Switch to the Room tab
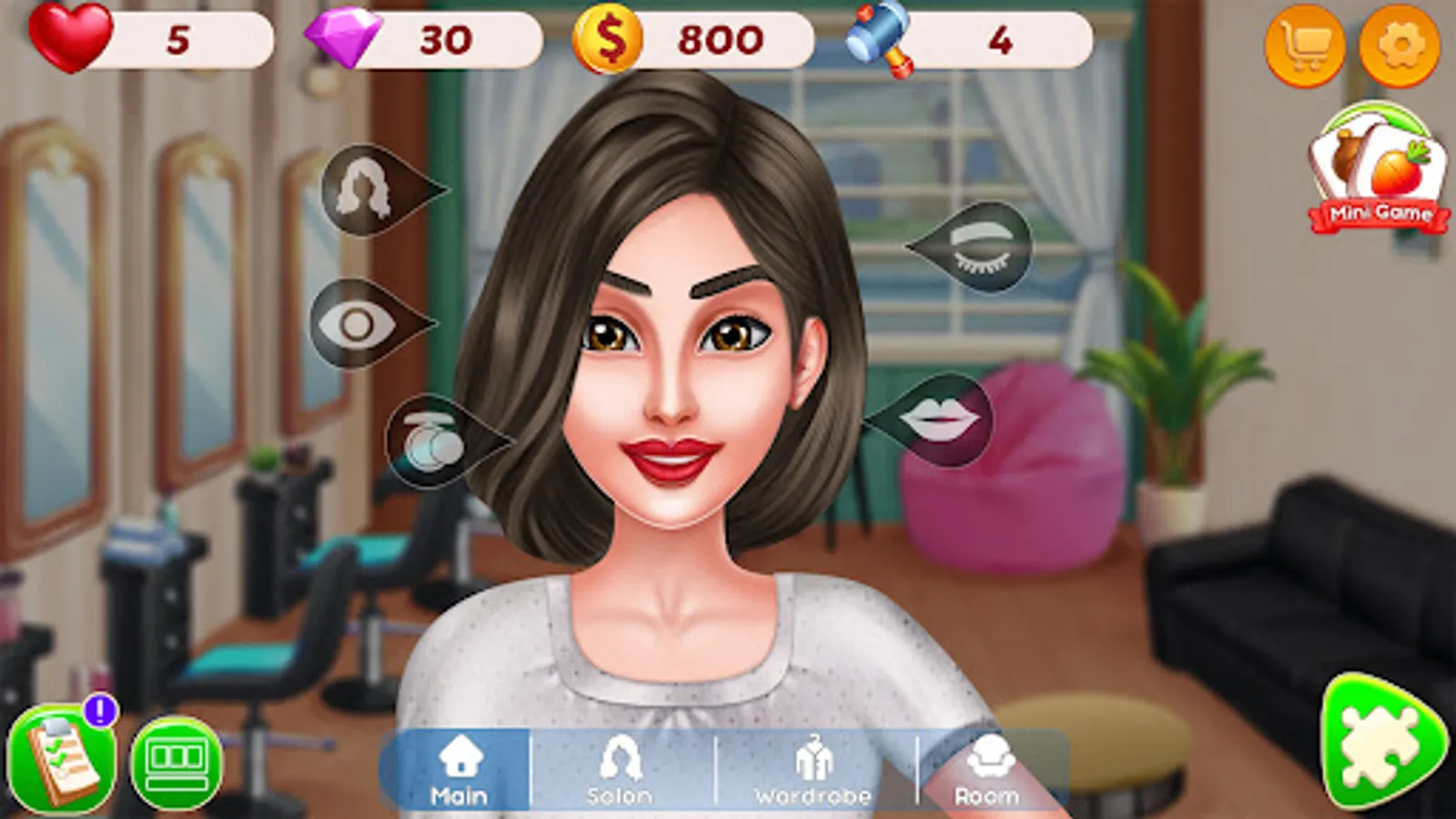 tap(987, 769)
